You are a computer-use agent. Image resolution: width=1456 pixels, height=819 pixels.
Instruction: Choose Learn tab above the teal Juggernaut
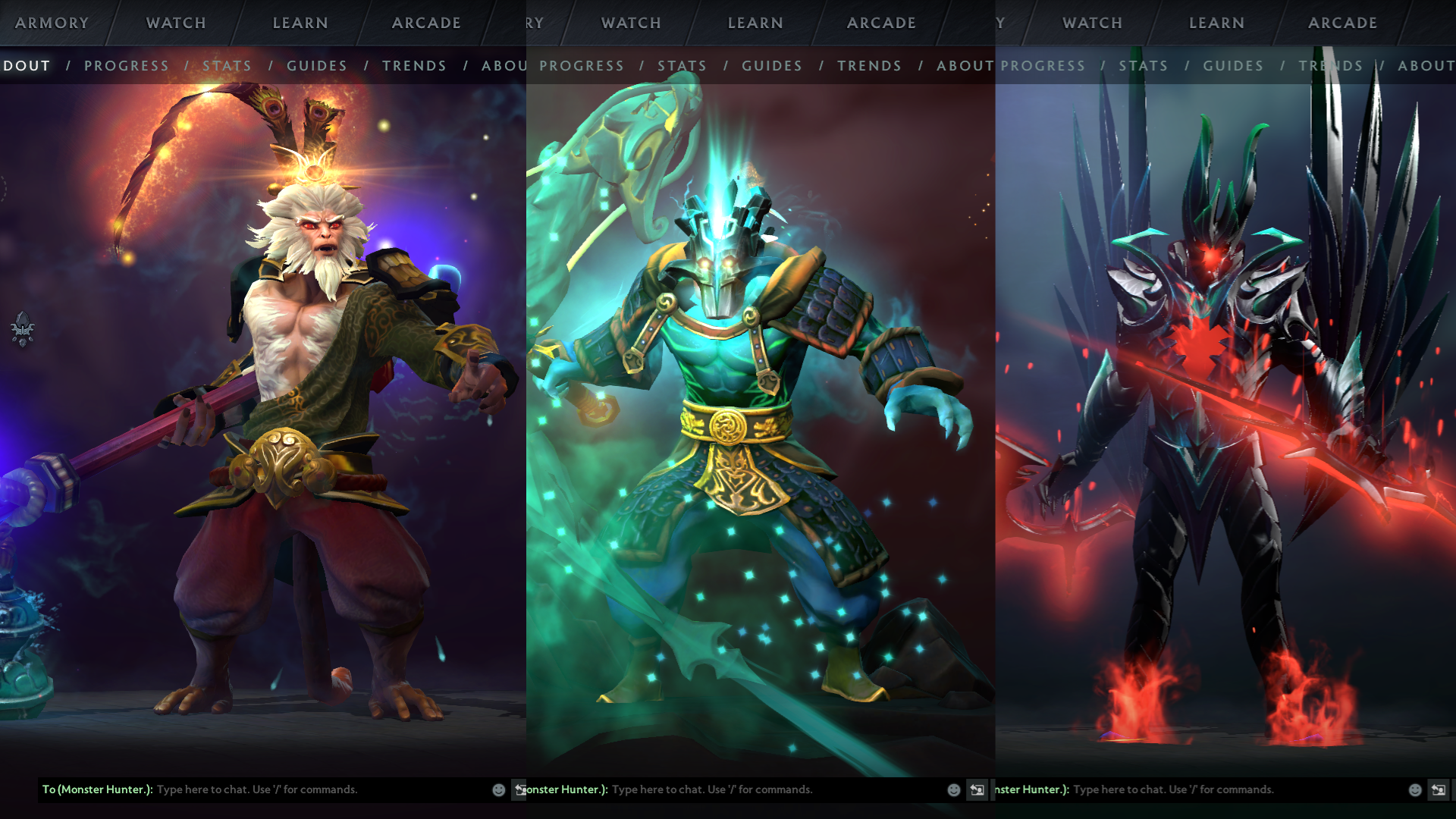(x=755, y=23)
